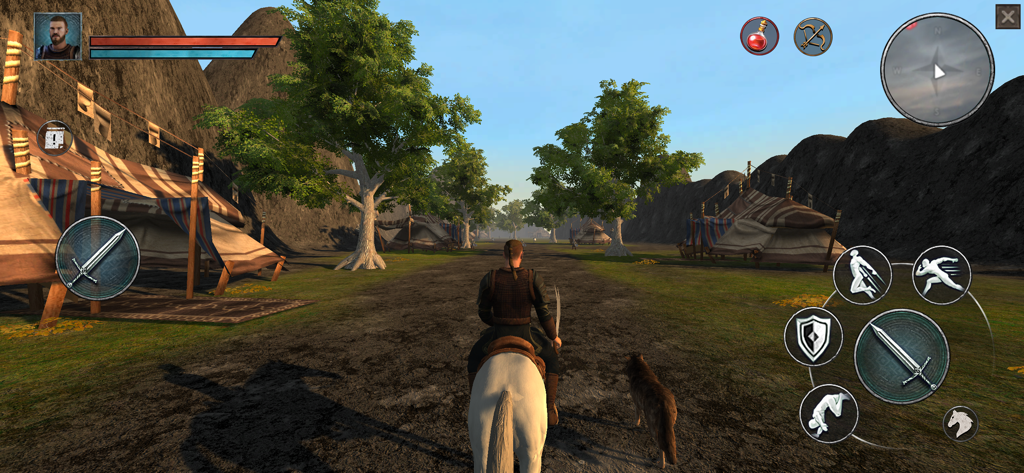Screen dimensions: 1024x473
Task: Close the game with the X button
Action: click(1007, 16)
